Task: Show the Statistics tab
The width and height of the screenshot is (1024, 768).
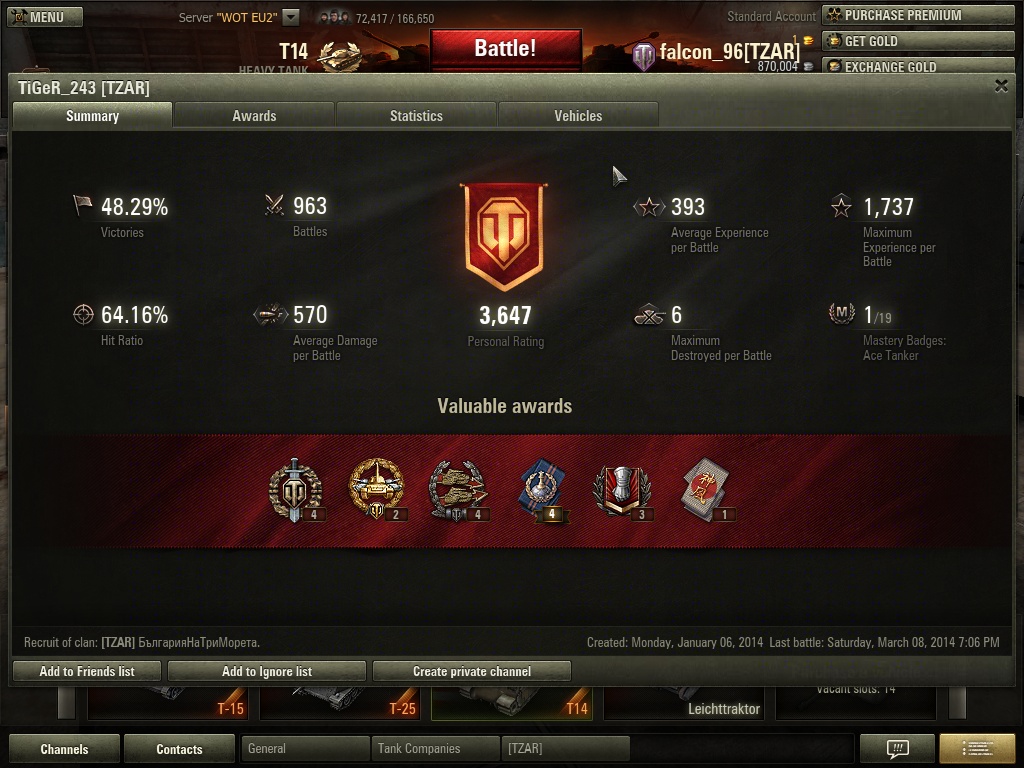Action: click(416, 116)
